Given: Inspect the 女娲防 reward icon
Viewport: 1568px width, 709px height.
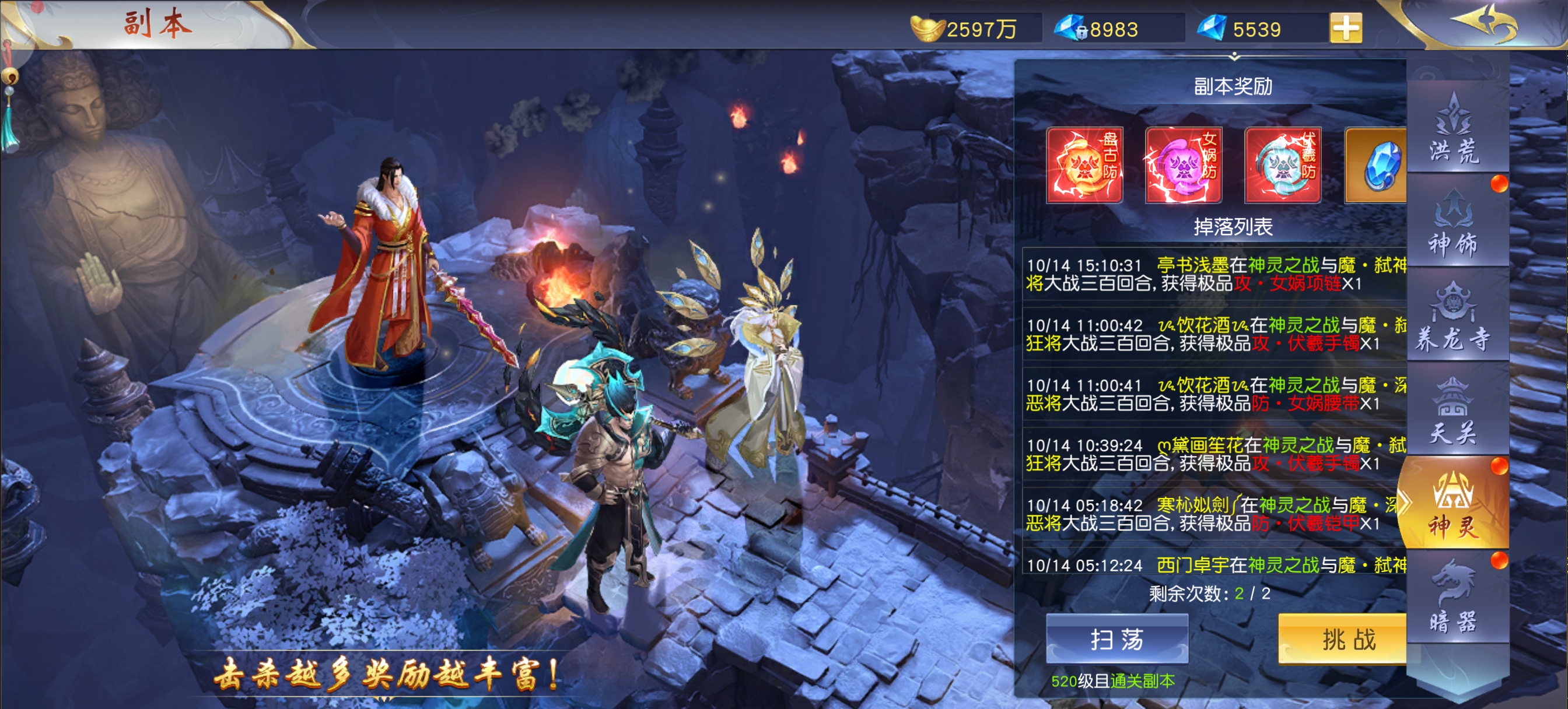Looking at the screenshot, I should [1184, 165].
